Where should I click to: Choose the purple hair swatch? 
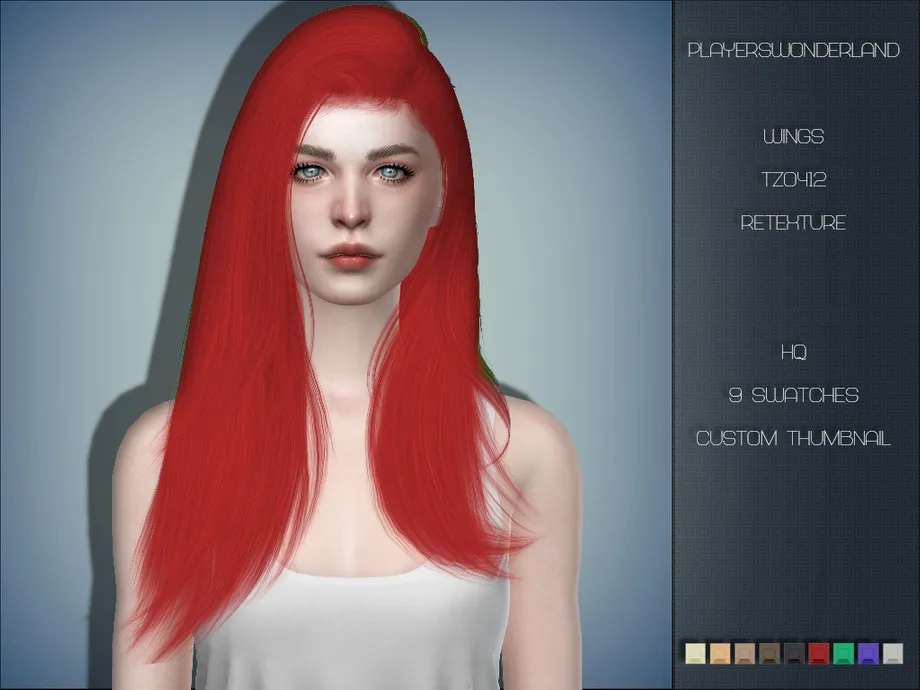(x=868, y=654)
